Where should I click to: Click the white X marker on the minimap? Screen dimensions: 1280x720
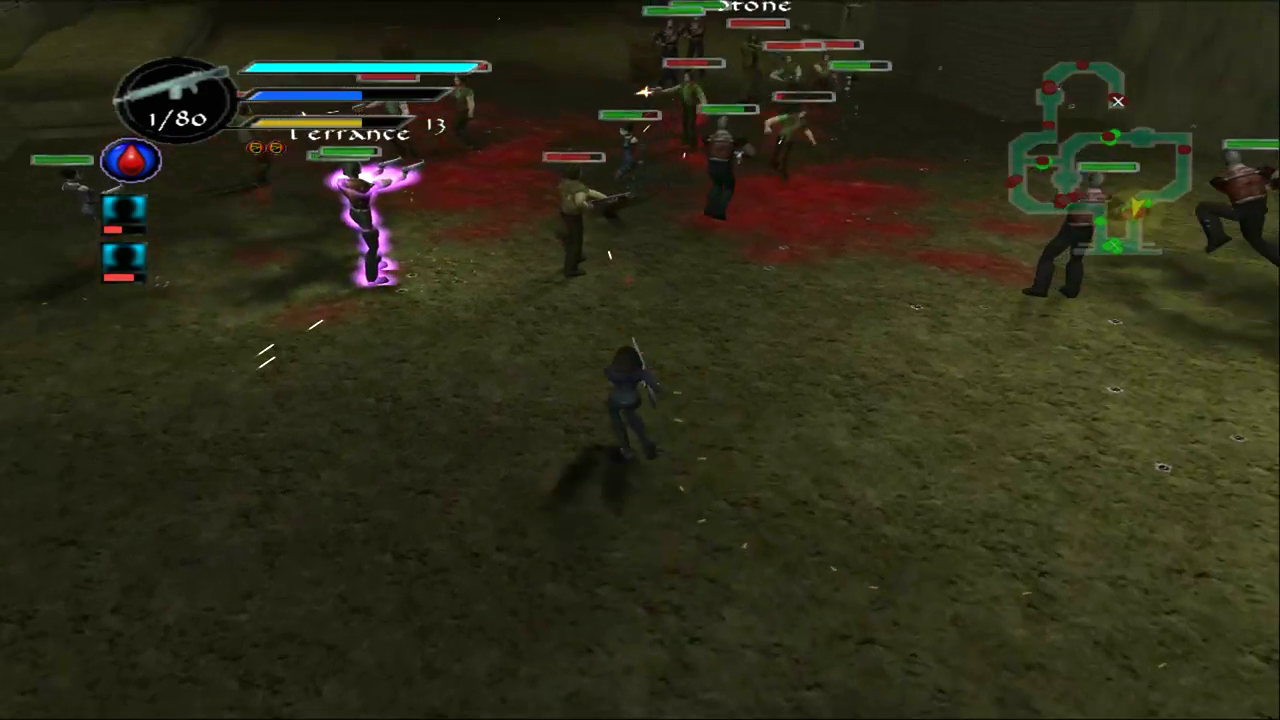pos(1118,101)
